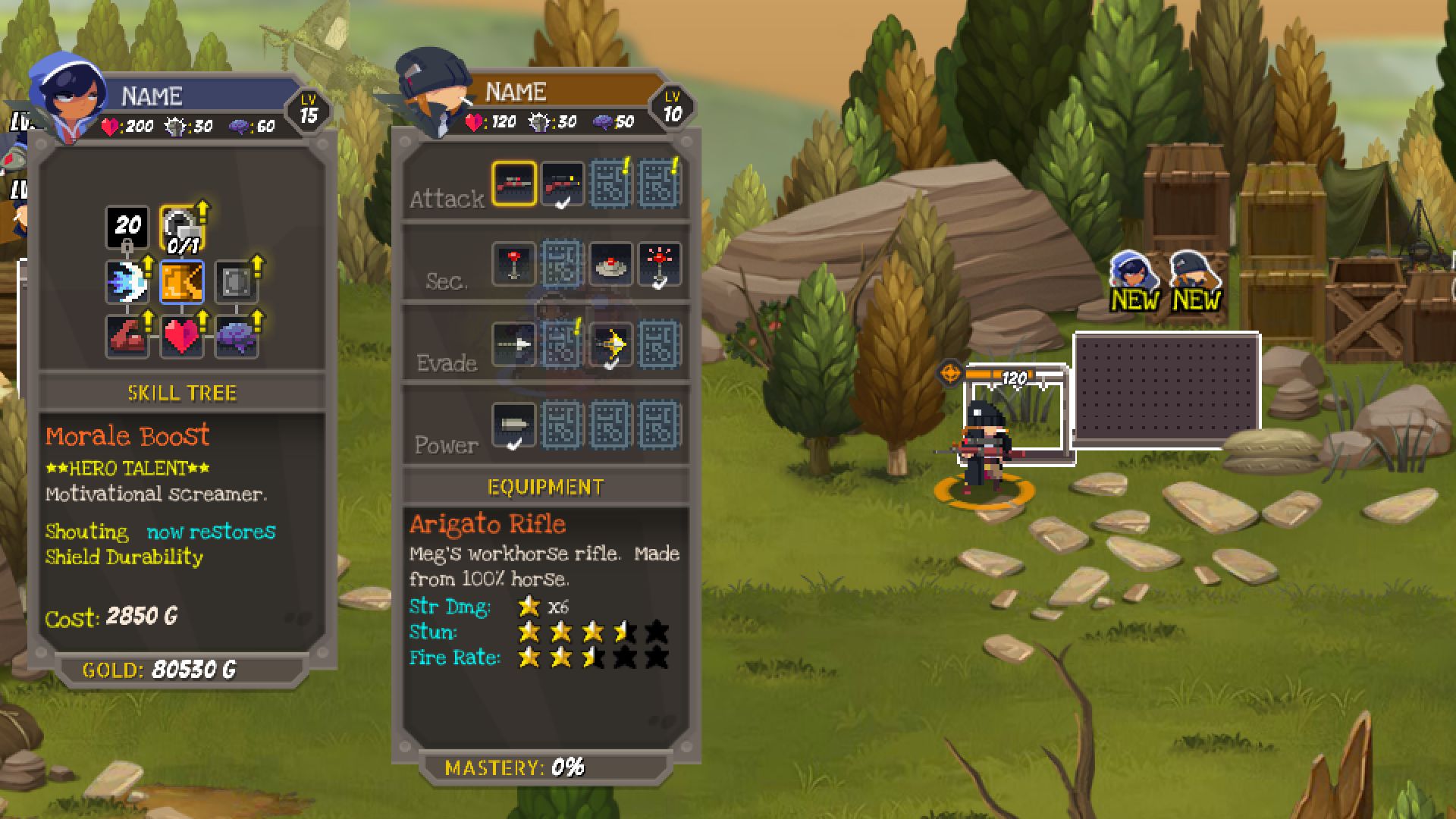Select the blue-hooded hero NEW portrait
The height and width of the screenshot is (819, 1456).
(x=1134, y=281)
